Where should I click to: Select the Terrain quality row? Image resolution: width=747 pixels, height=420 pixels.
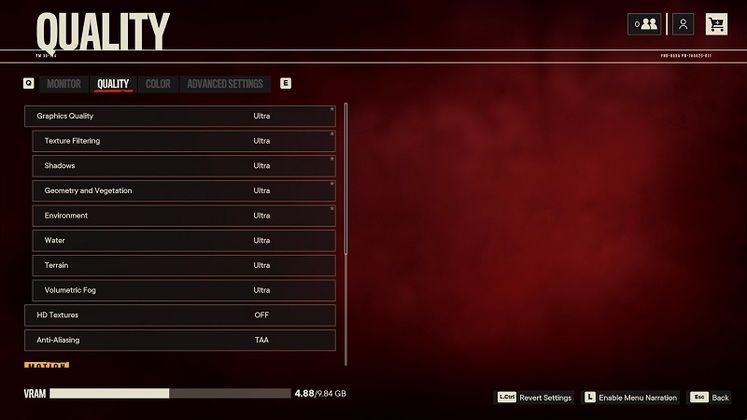click(x=184, y=265)
